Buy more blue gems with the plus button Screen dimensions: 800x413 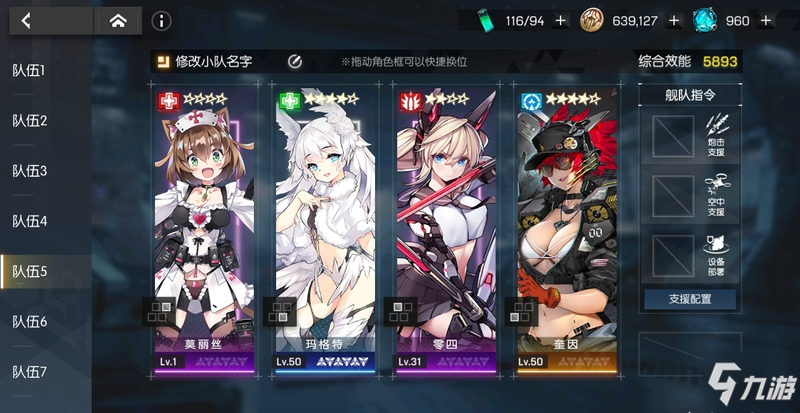765,20
